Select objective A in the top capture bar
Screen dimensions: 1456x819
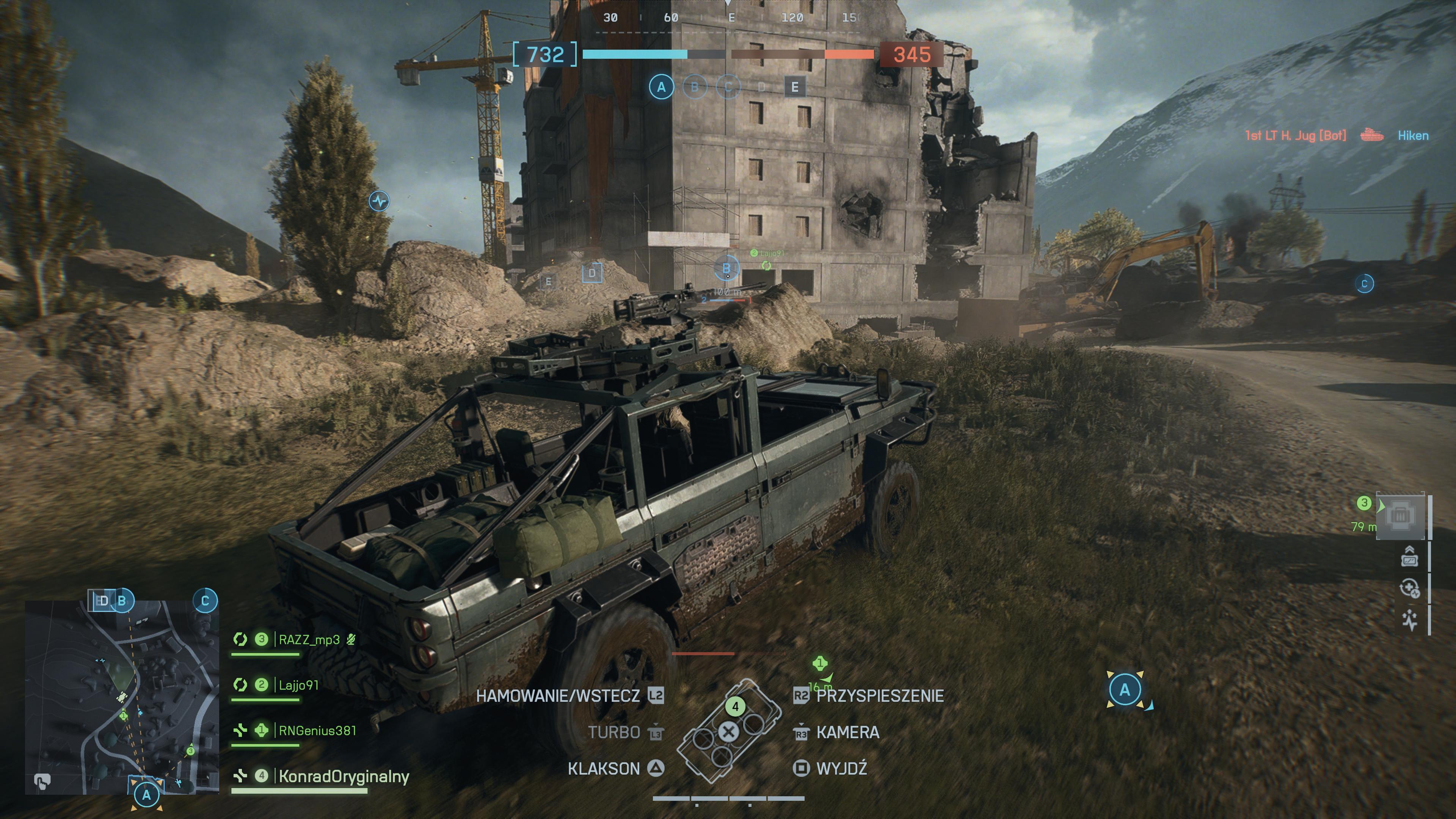pos(661,87)
